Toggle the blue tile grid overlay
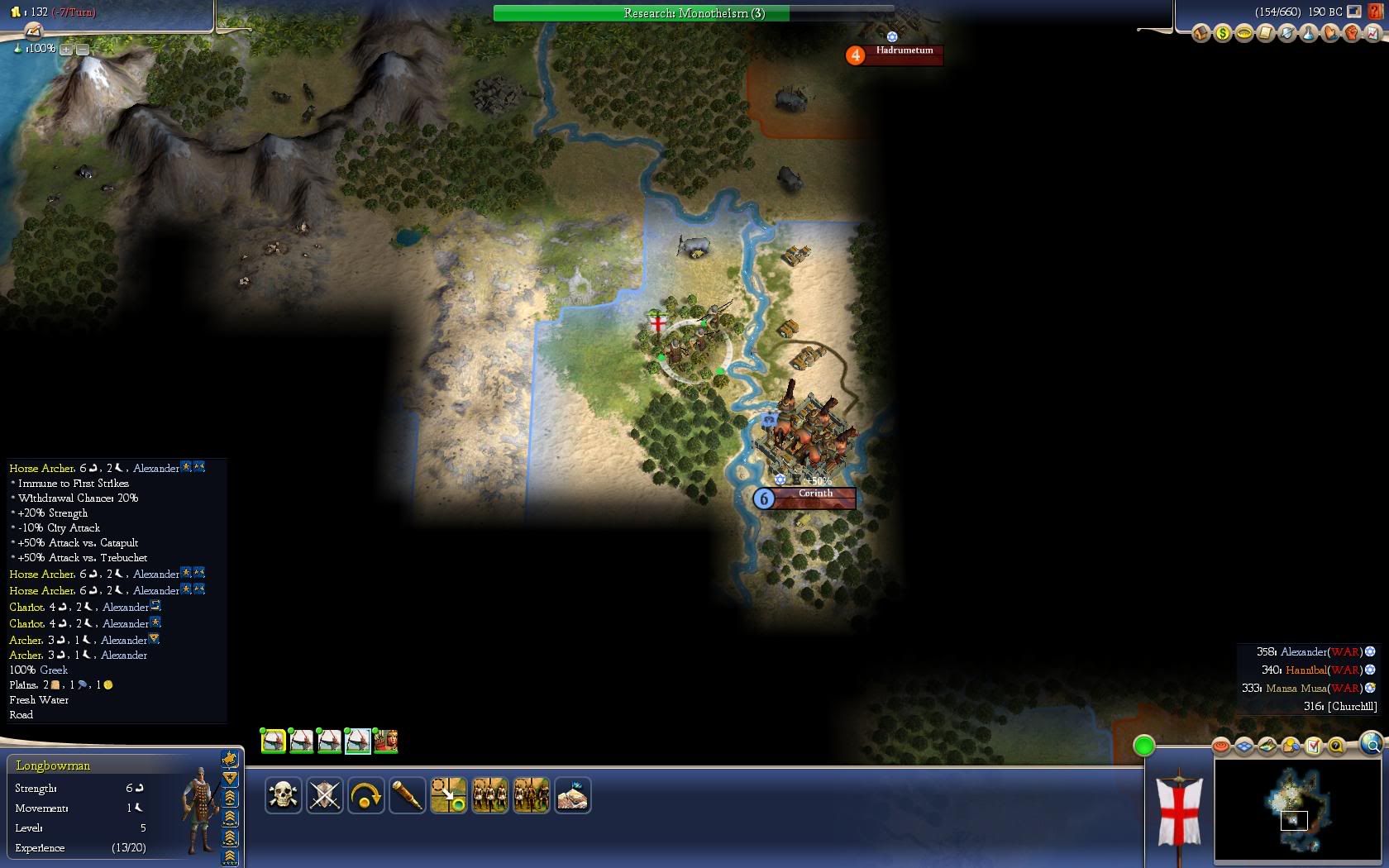Image resolution: width=1389 pixels, height=868 pixels. 1244,746
